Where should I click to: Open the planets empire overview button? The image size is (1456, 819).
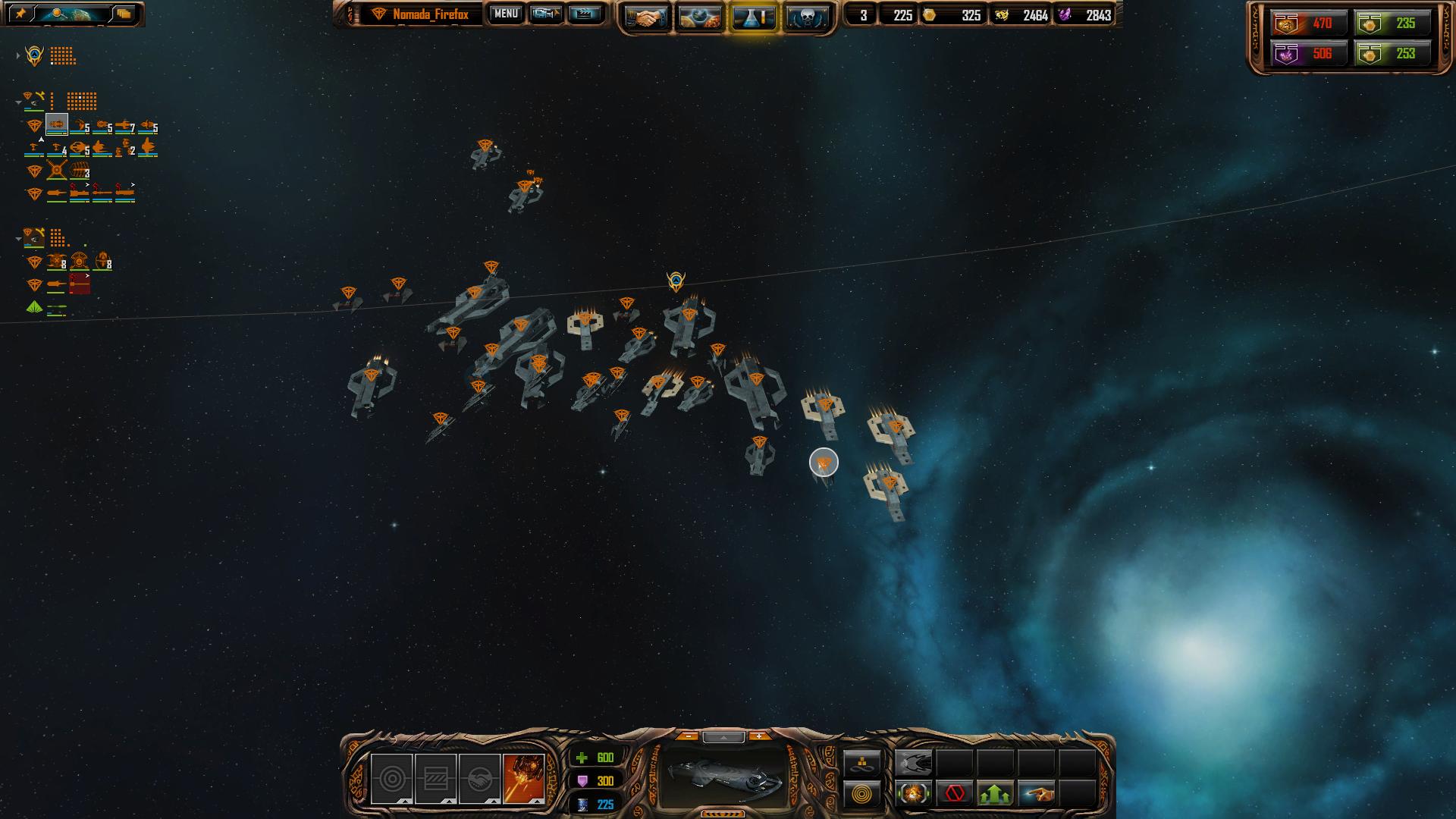point(699,17)
